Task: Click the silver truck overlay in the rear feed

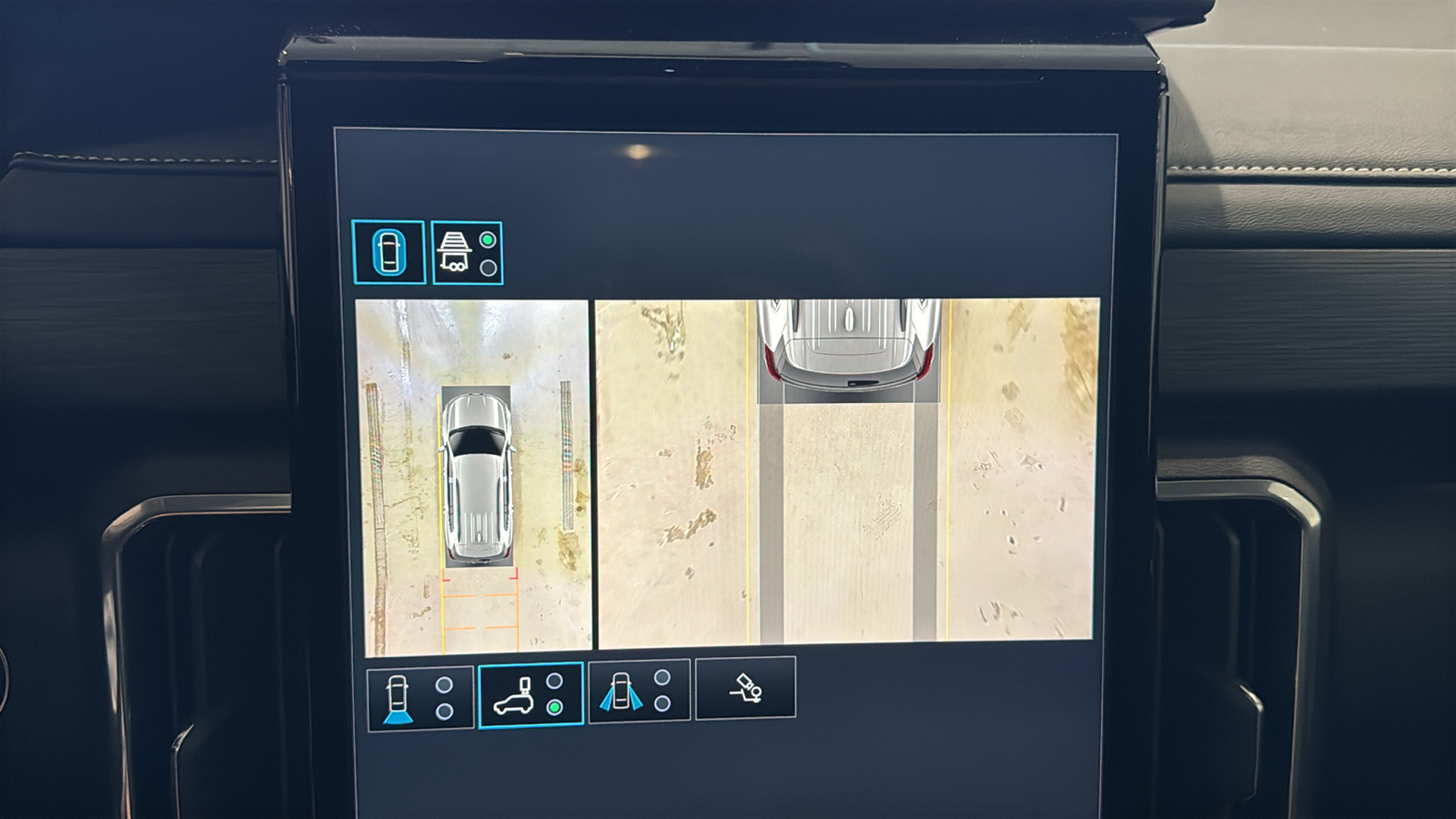Action: [x=848, y=341]
